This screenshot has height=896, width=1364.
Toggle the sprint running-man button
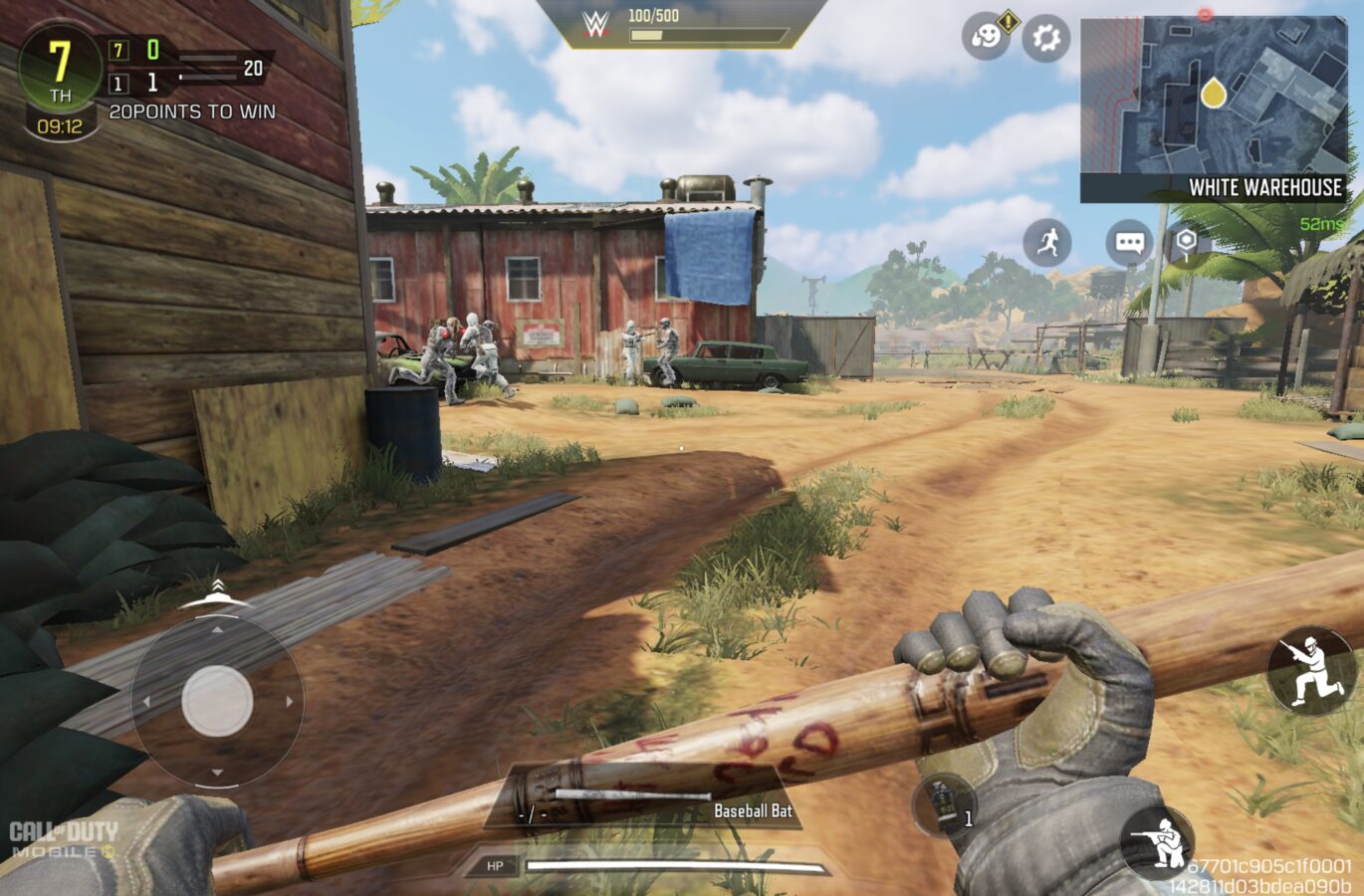[x=1047, y=243]
